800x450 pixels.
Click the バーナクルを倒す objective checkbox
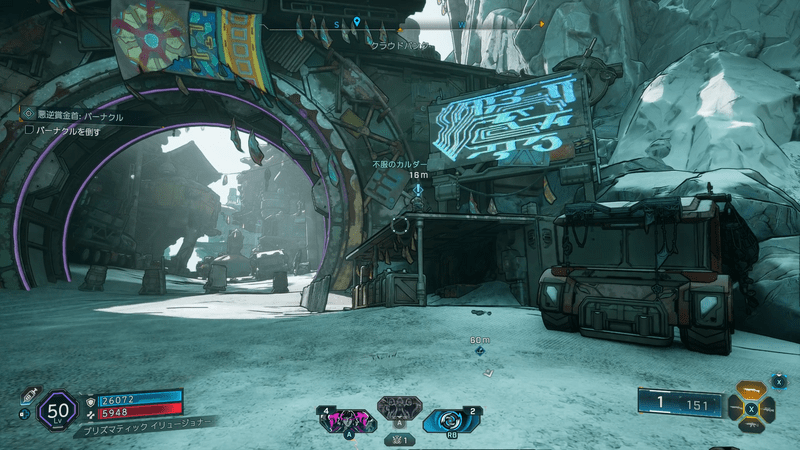[30, 131]
